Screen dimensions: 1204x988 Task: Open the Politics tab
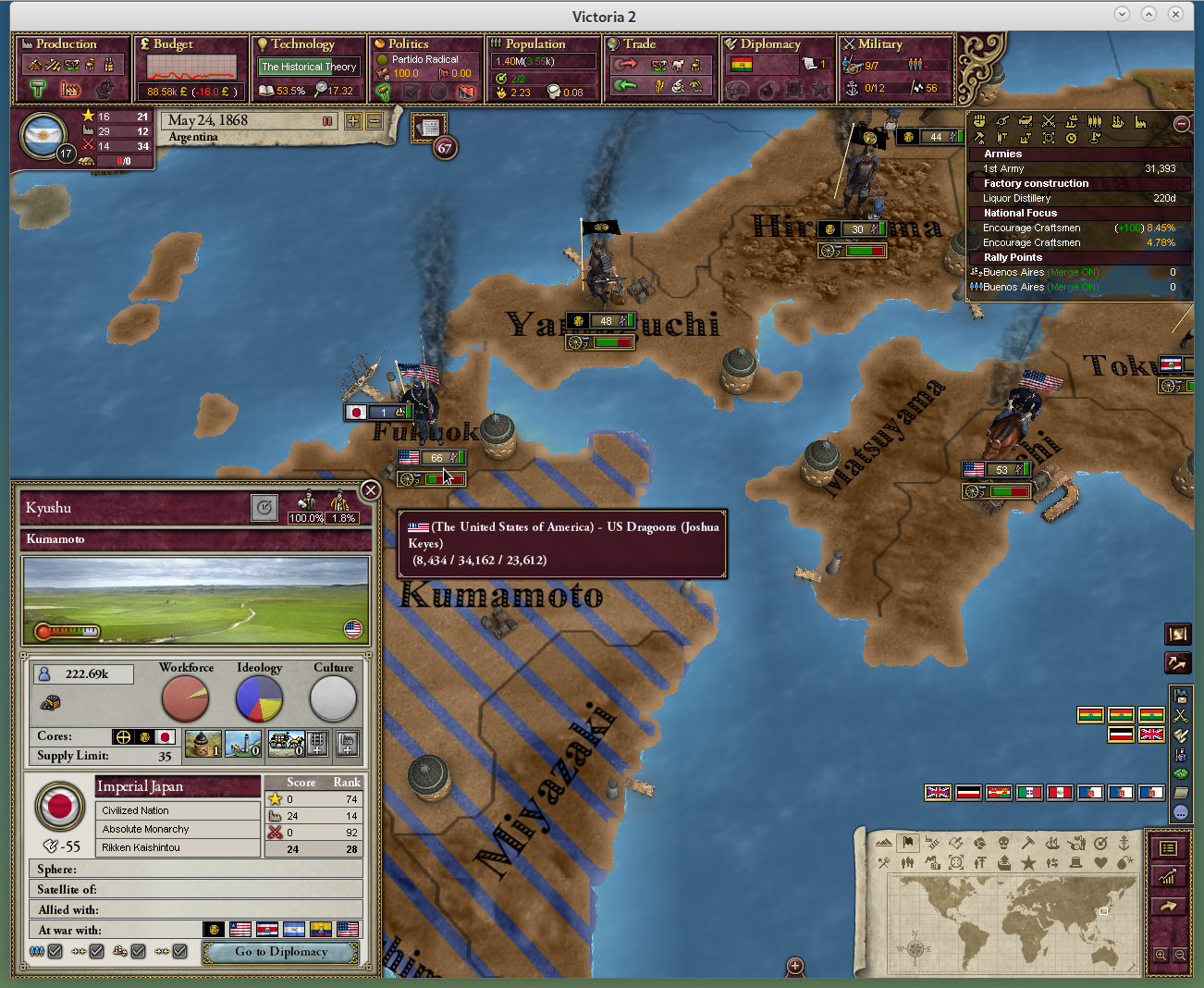pyautogui.click(x=408, y=44)
